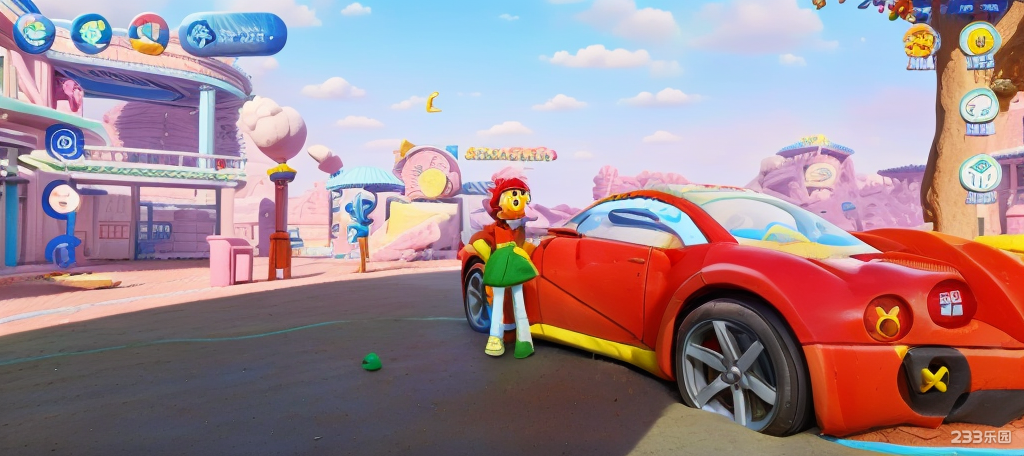Select the white cloud-shaped round icon
The image size is (1024, 456).
point(980,104)
